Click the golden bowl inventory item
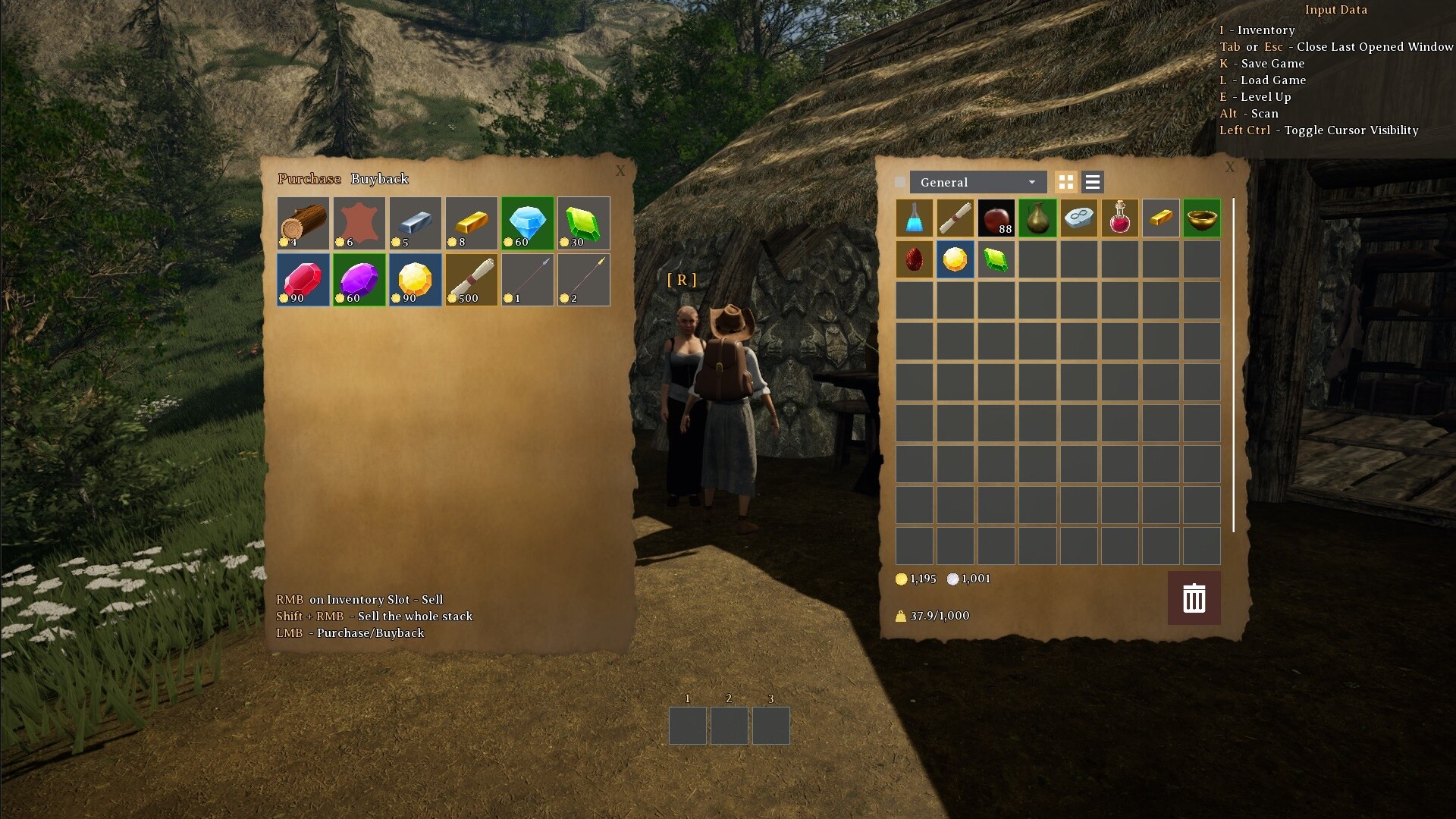Screen dimensions: 1456x819 [1201, 218]
